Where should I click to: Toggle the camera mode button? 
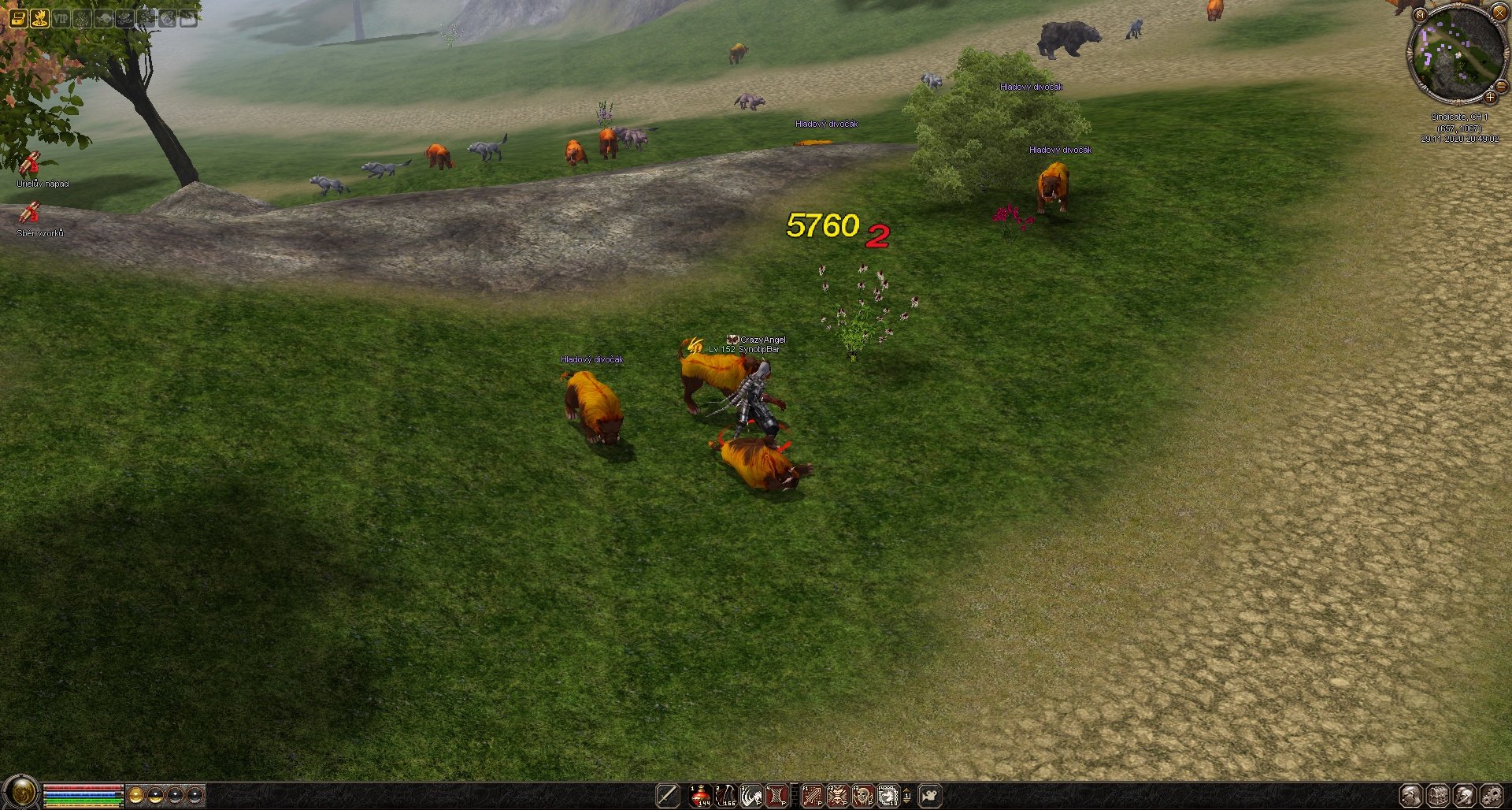(931, 796)
